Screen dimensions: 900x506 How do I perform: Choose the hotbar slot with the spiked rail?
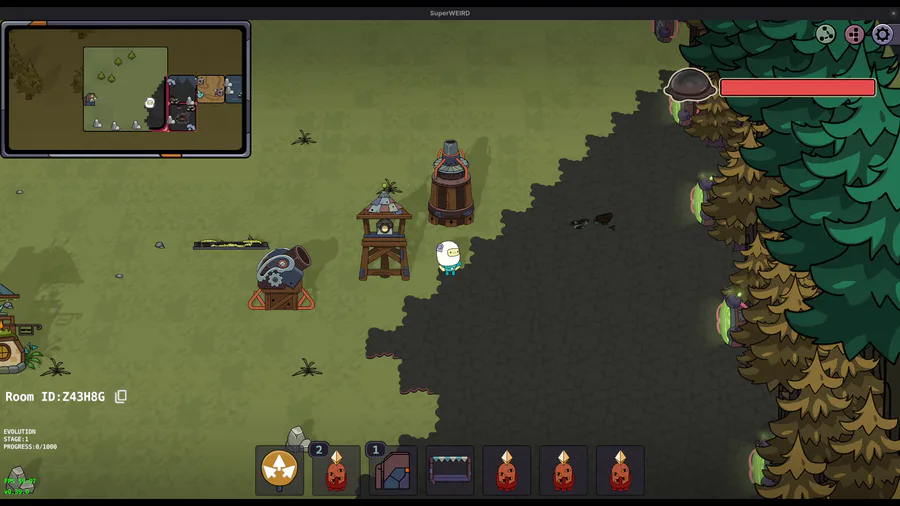tap(450, 470)
